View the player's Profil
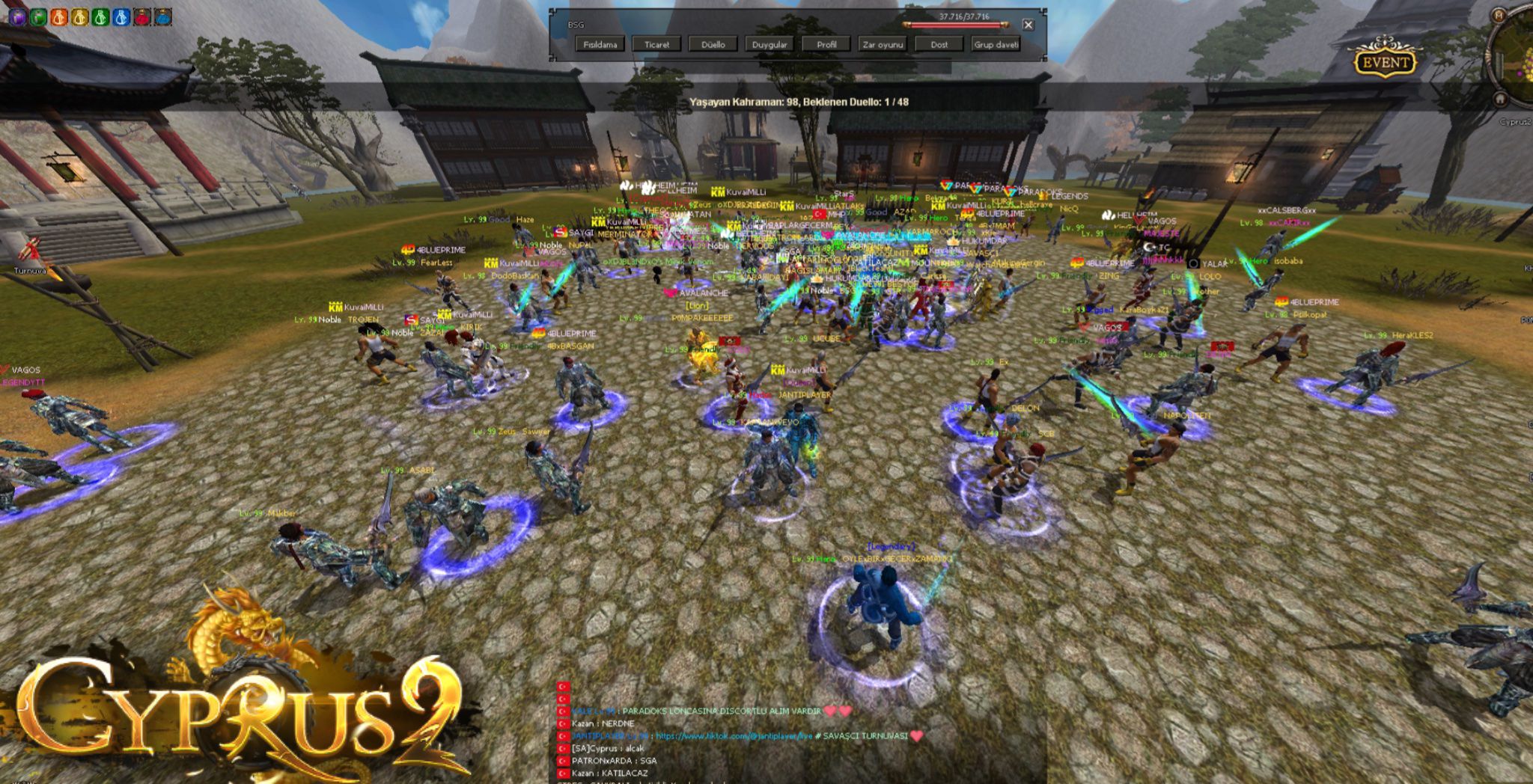Image resolution: width=1533 pixels, height=784 pixels. (827, 44)
